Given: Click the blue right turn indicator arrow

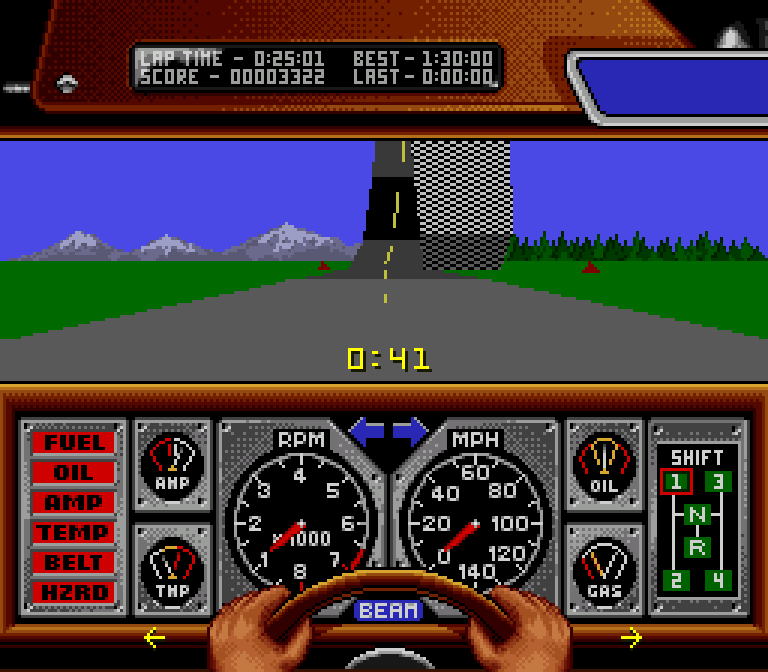Looking at the screenshot, I should coord(410,433).
